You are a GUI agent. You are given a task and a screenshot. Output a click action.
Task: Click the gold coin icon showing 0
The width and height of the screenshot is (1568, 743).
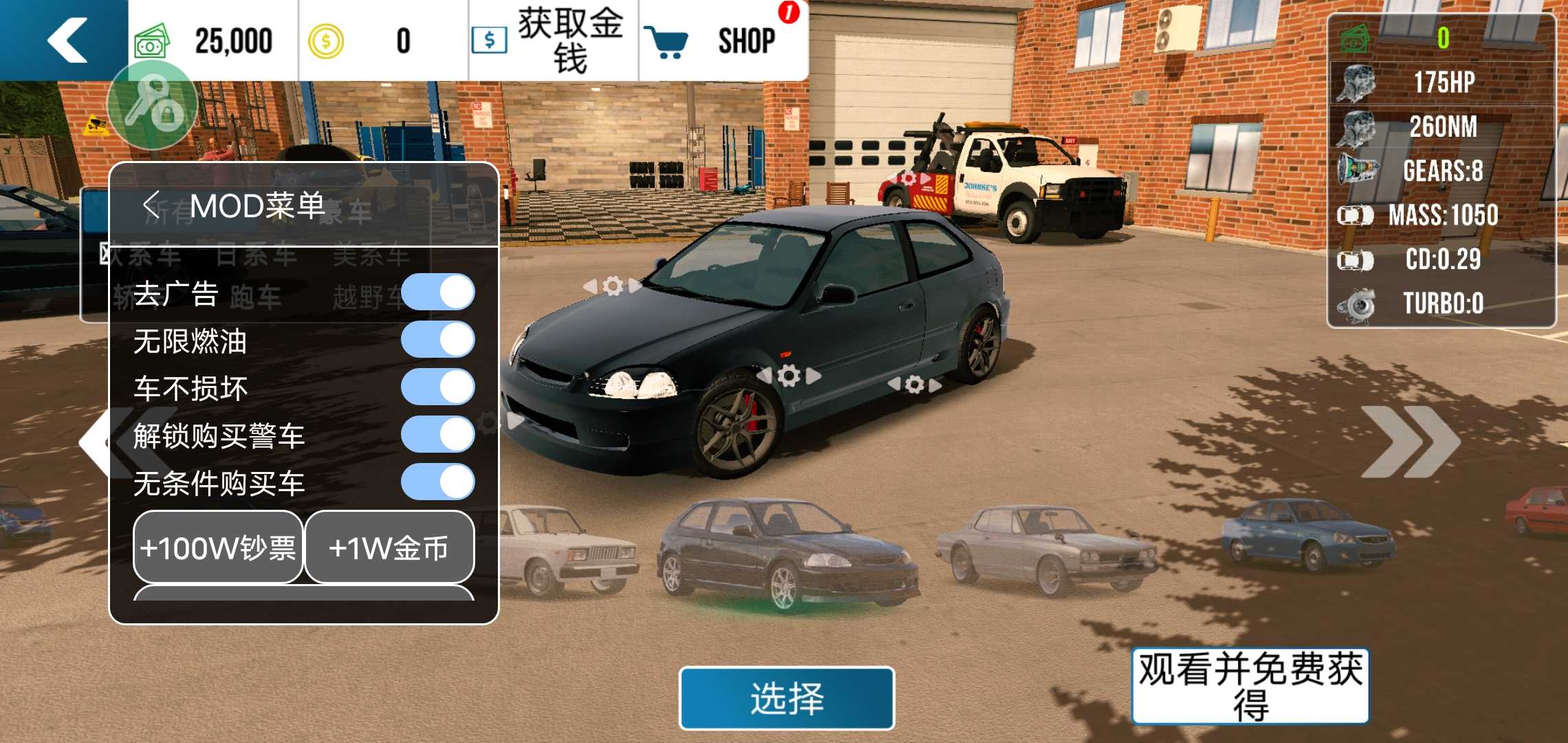coord(325,40)
